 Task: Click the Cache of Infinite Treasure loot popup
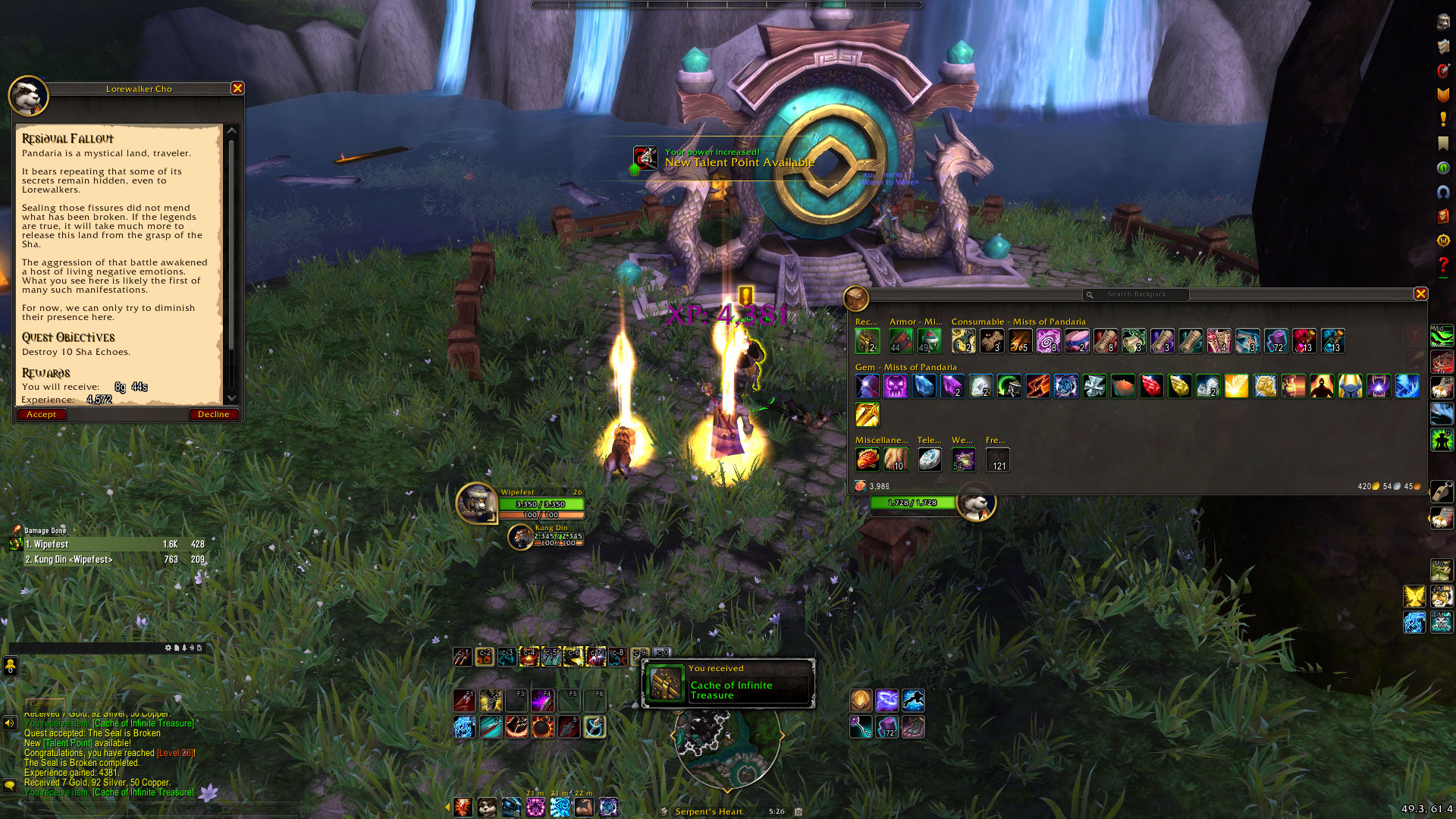728,684
